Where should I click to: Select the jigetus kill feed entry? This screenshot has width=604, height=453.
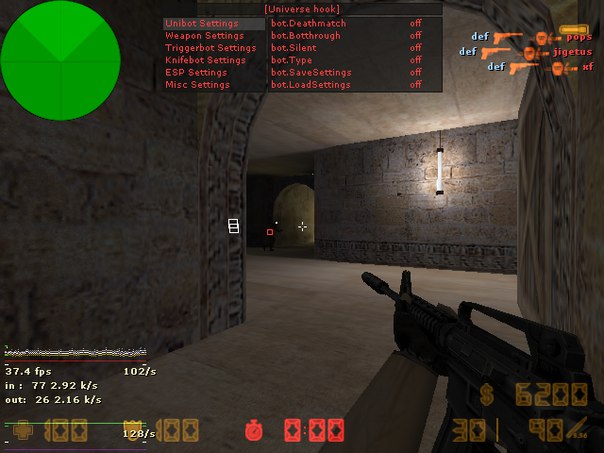coord(572,52)
